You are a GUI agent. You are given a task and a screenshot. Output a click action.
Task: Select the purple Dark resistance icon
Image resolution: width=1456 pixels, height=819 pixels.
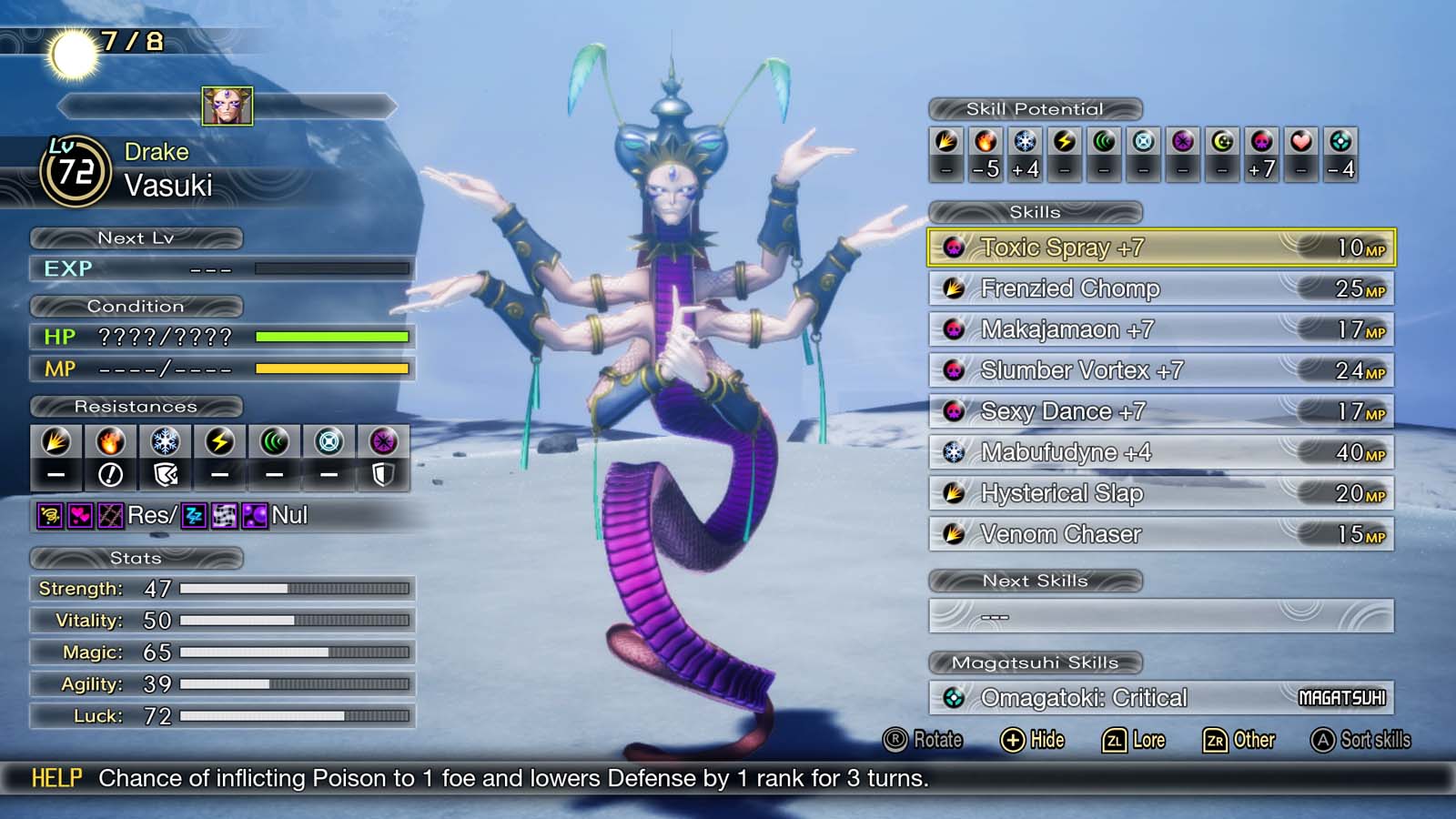tap(383, 442)
